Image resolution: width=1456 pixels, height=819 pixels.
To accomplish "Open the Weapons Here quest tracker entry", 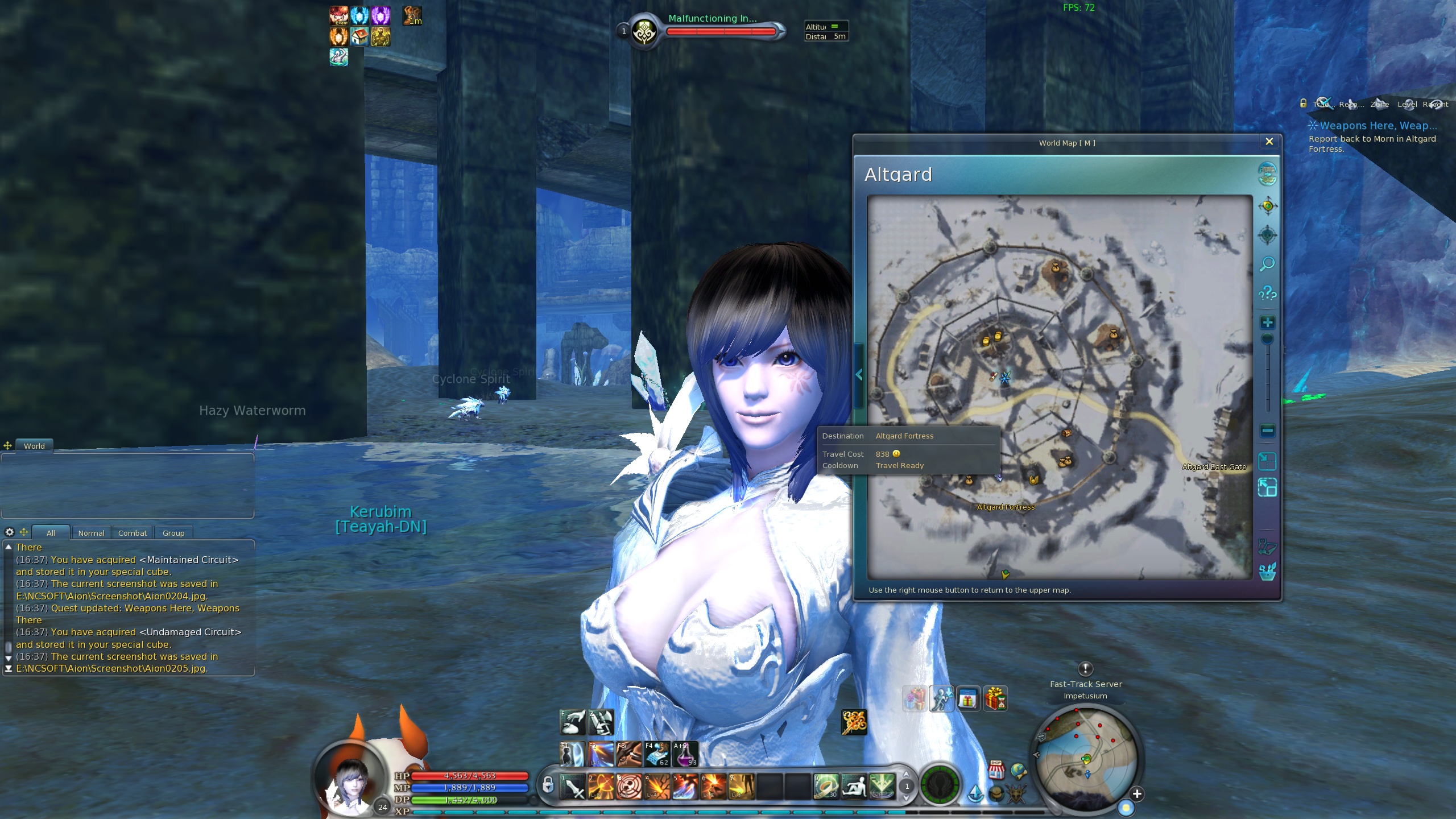I will [1378, 126].
